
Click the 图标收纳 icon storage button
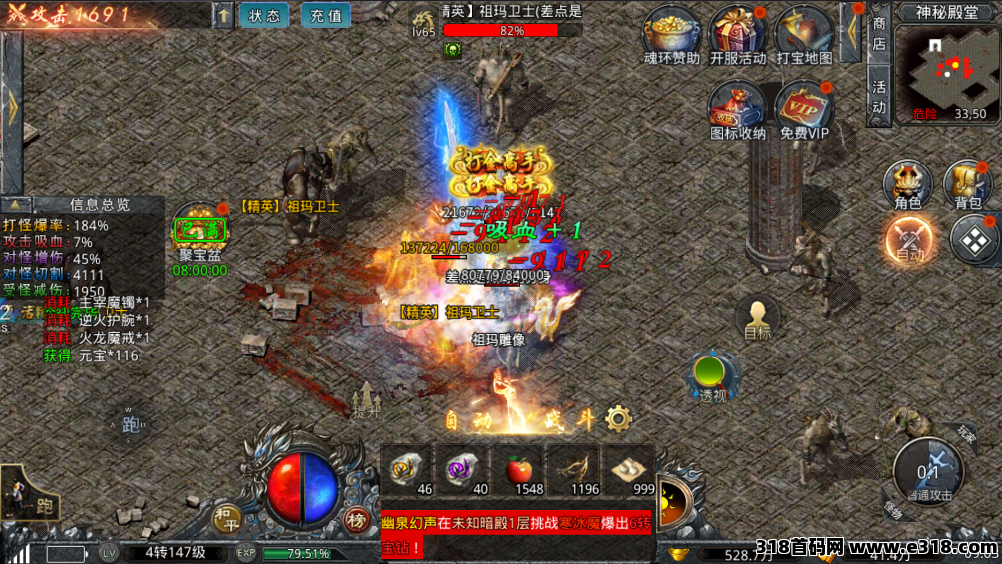737,106
